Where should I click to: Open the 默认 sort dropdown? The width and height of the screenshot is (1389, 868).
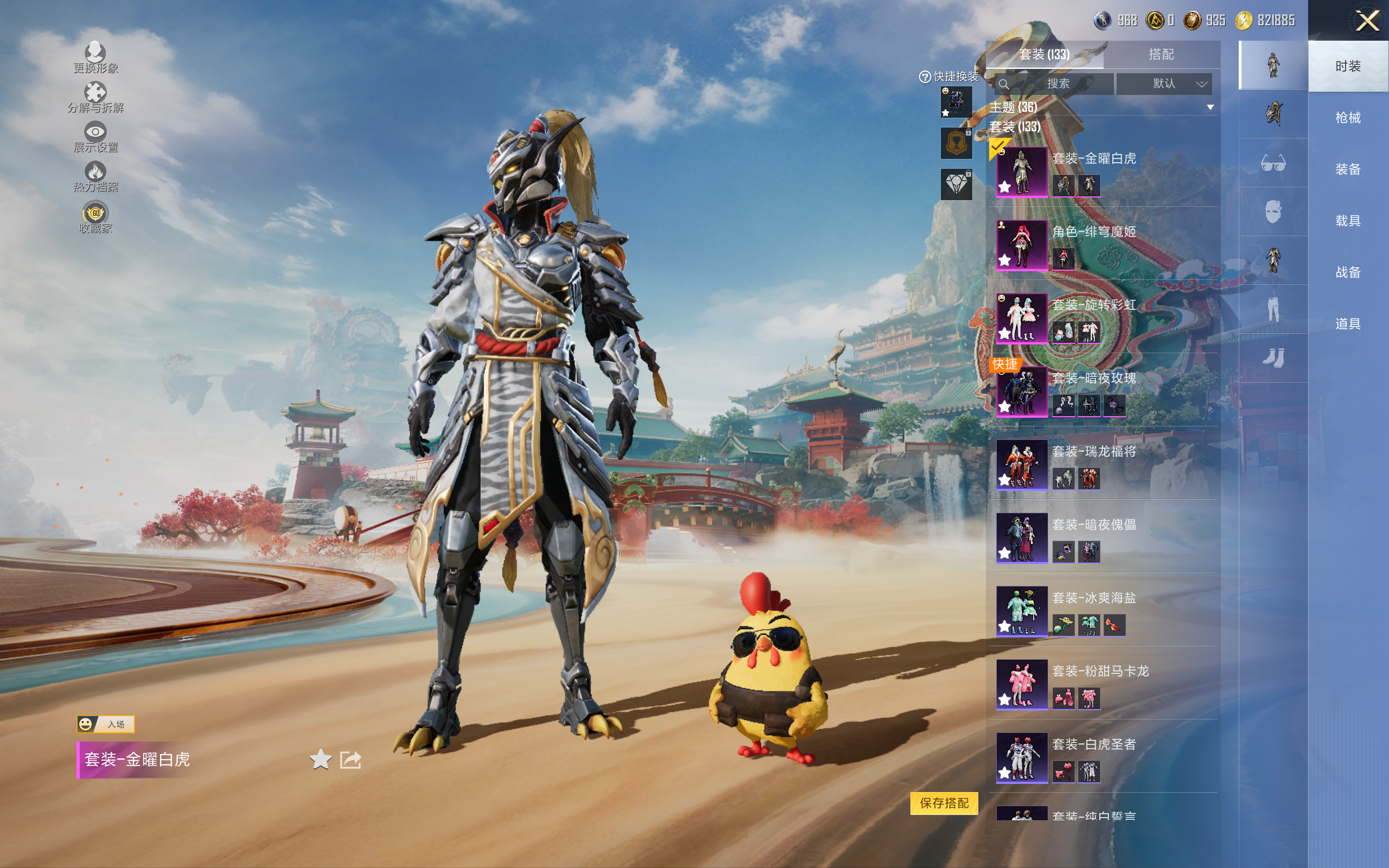1164,84
